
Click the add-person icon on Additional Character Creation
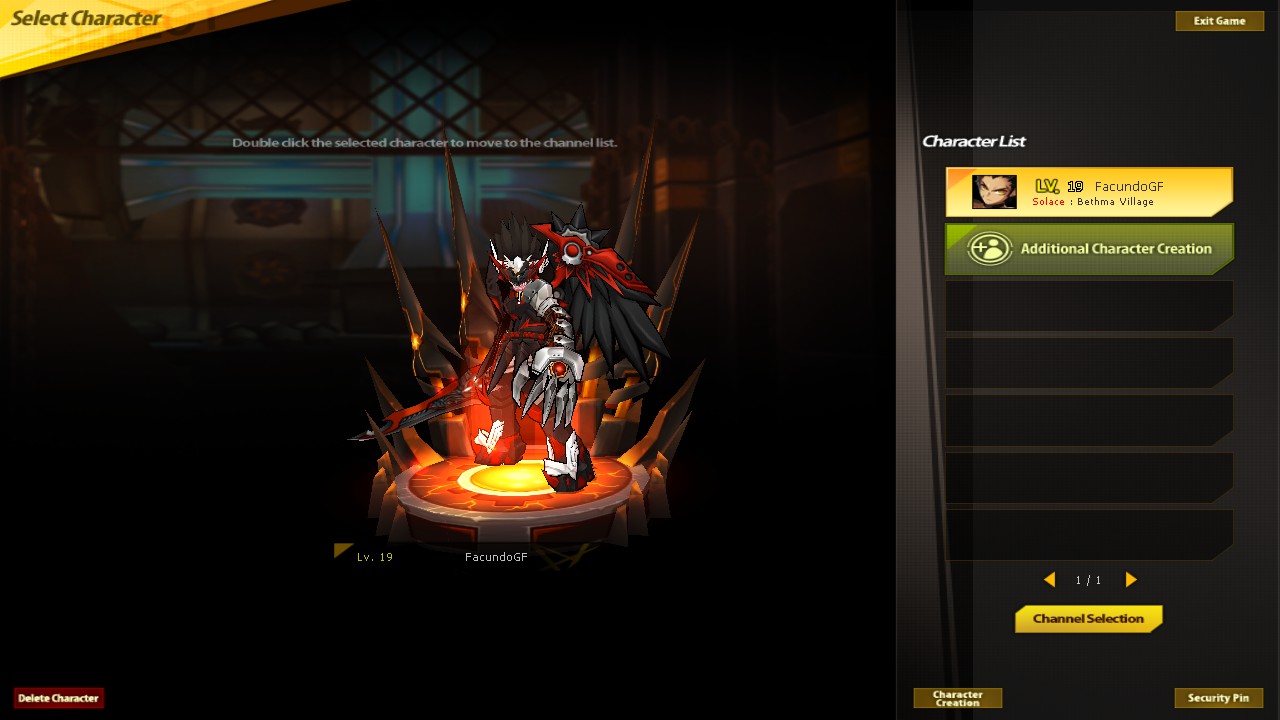tap(988, 249)
